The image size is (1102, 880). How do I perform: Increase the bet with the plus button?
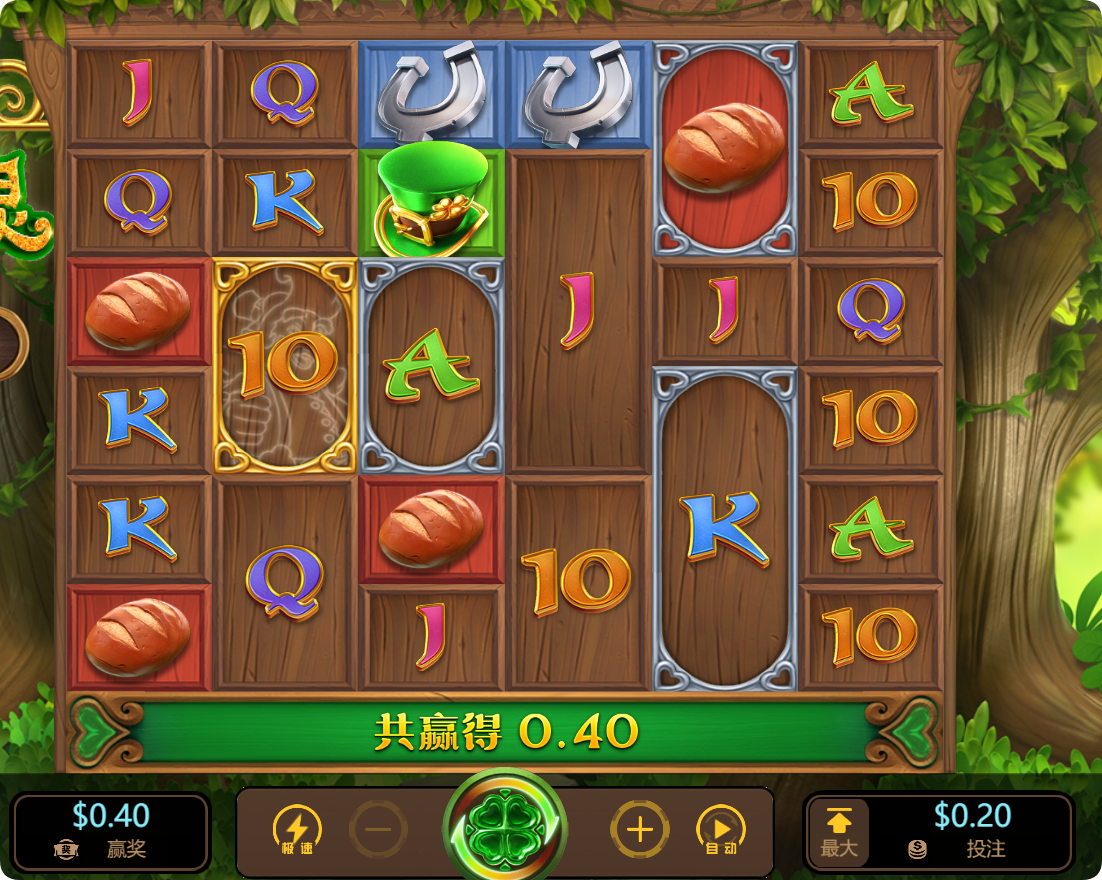click(639, 829)
